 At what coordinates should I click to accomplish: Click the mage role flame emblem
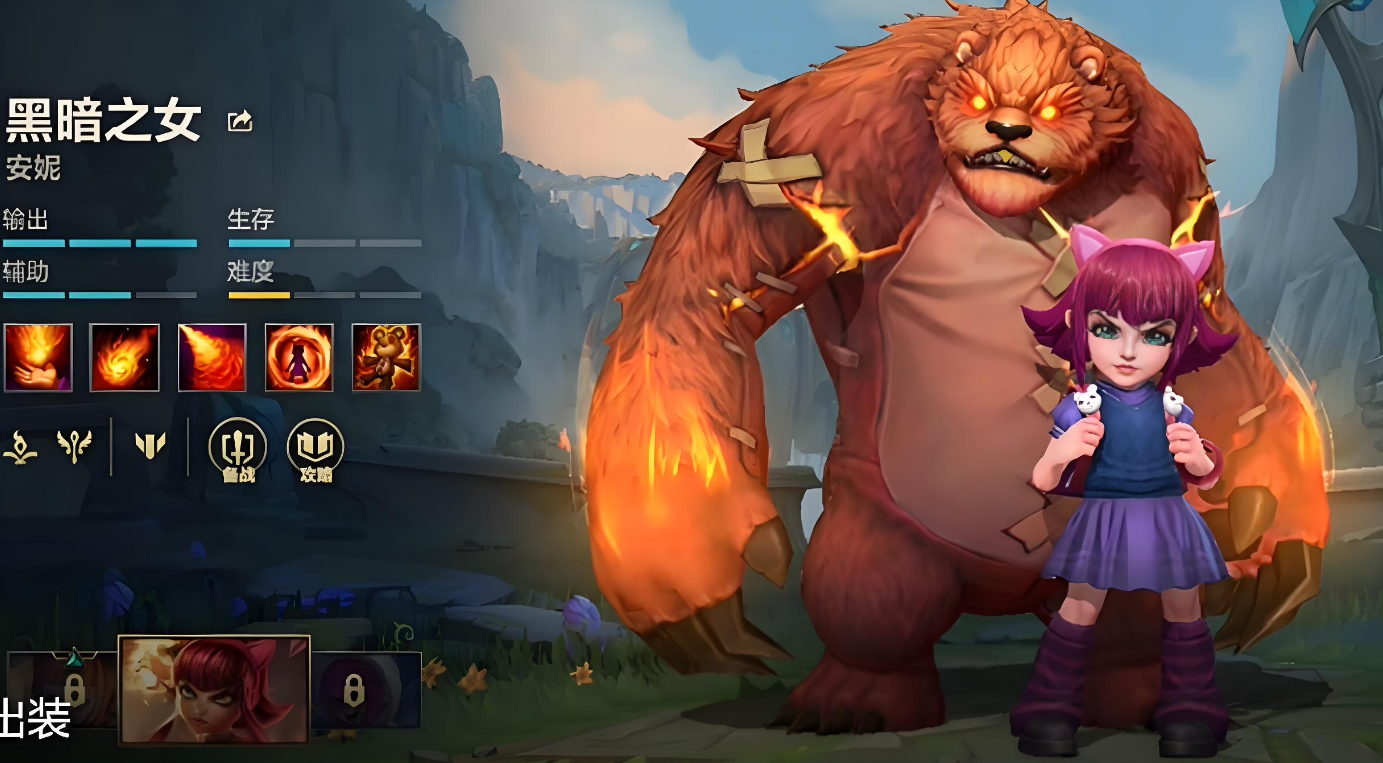coord(20,446)
